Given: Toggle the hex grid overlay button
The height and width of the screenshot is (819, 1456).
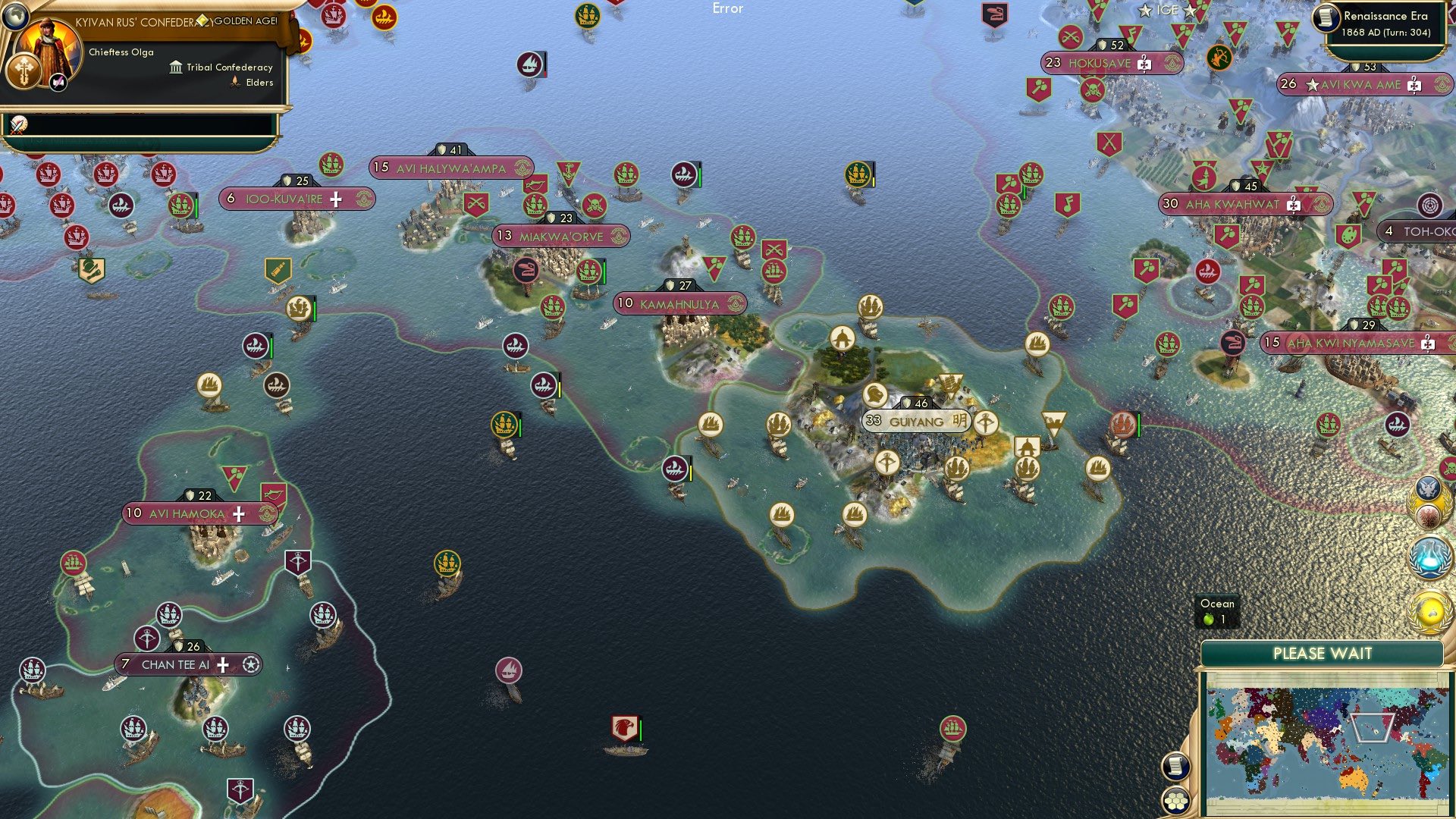Looking at the screenshot, I should (x=1178, y=802).
